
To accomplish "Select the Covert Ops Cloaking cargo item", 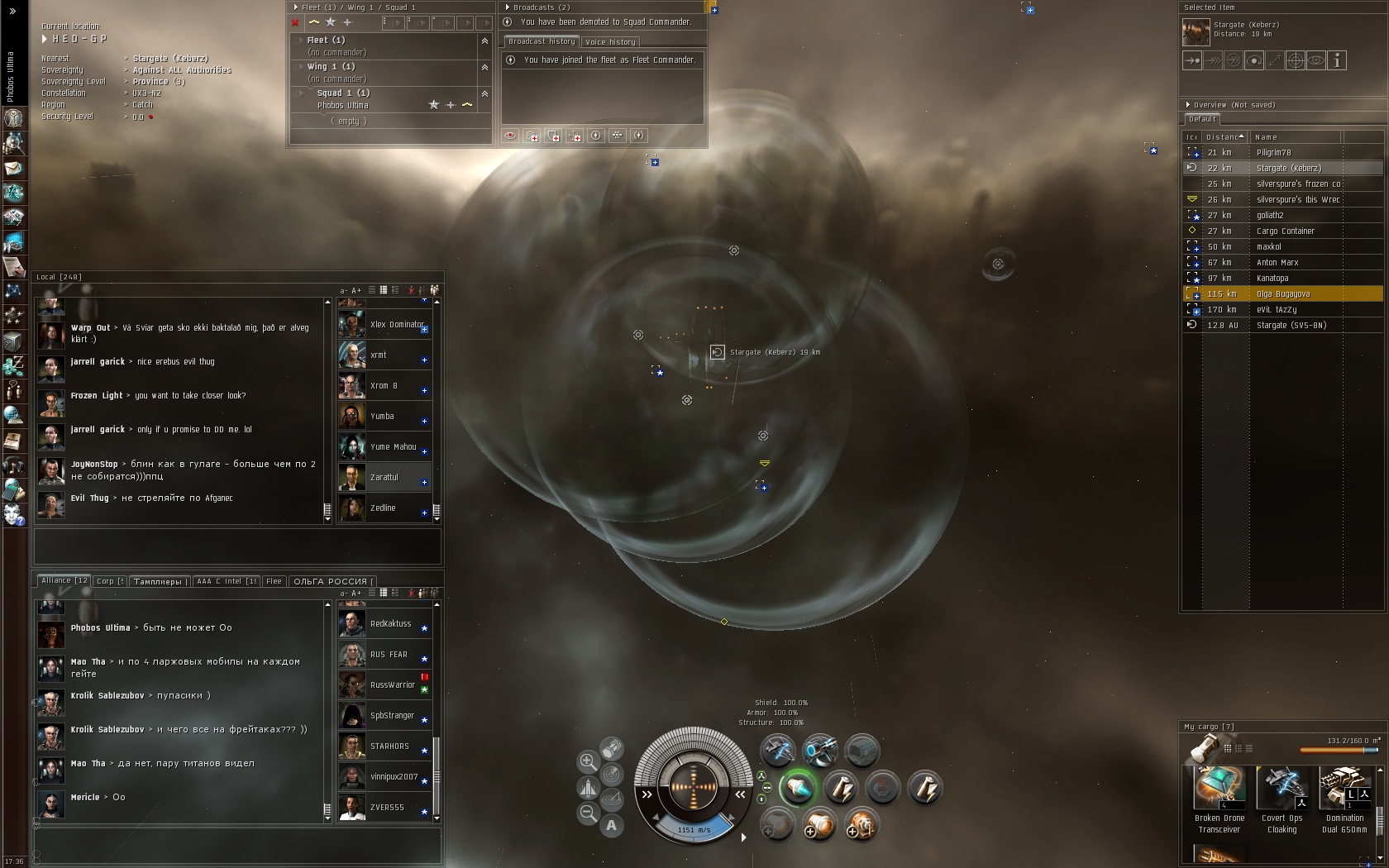I will coord(1282,799).
